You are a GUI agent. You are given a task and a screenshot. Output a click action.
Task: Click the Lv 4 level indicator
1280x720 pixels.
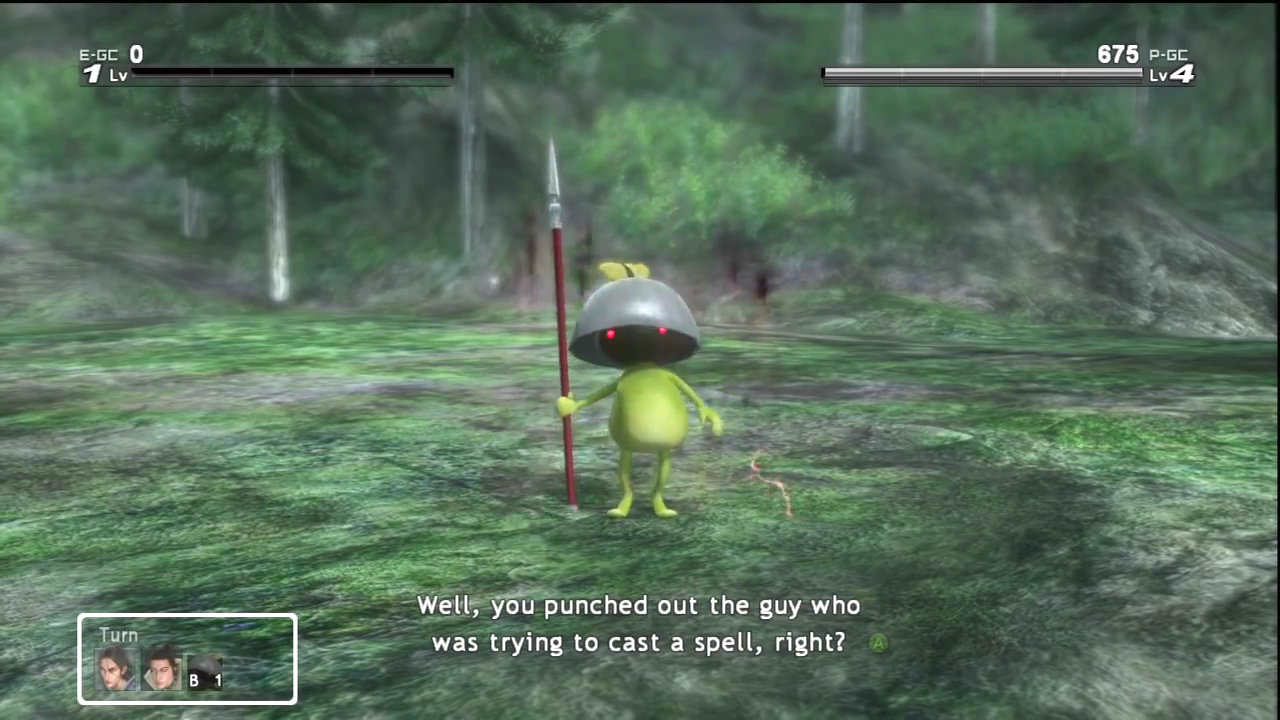[x=1172, y=74]
